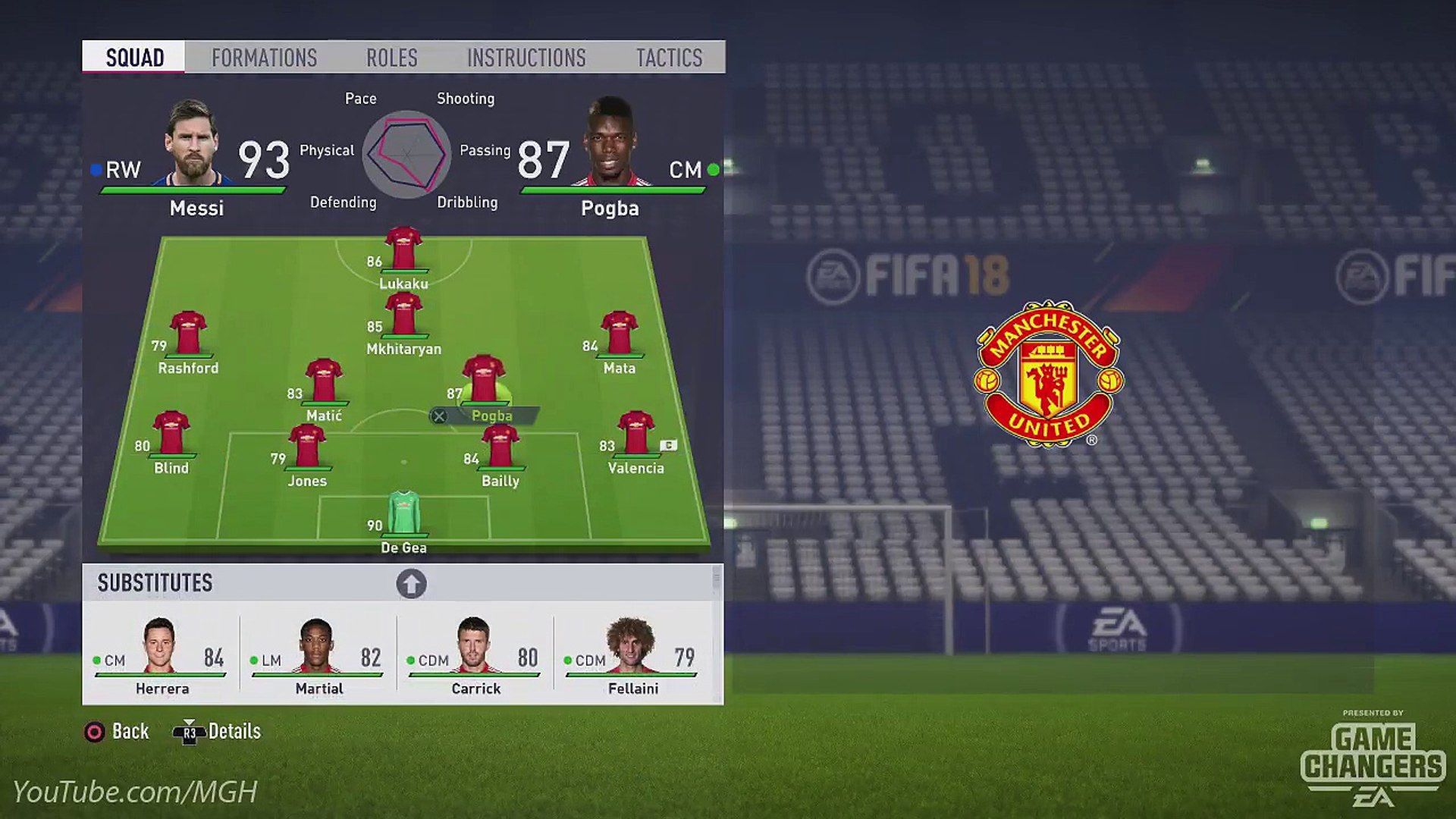The image size is (1456, 819).
Task: Select left back Blind
Action: point(171,435)
